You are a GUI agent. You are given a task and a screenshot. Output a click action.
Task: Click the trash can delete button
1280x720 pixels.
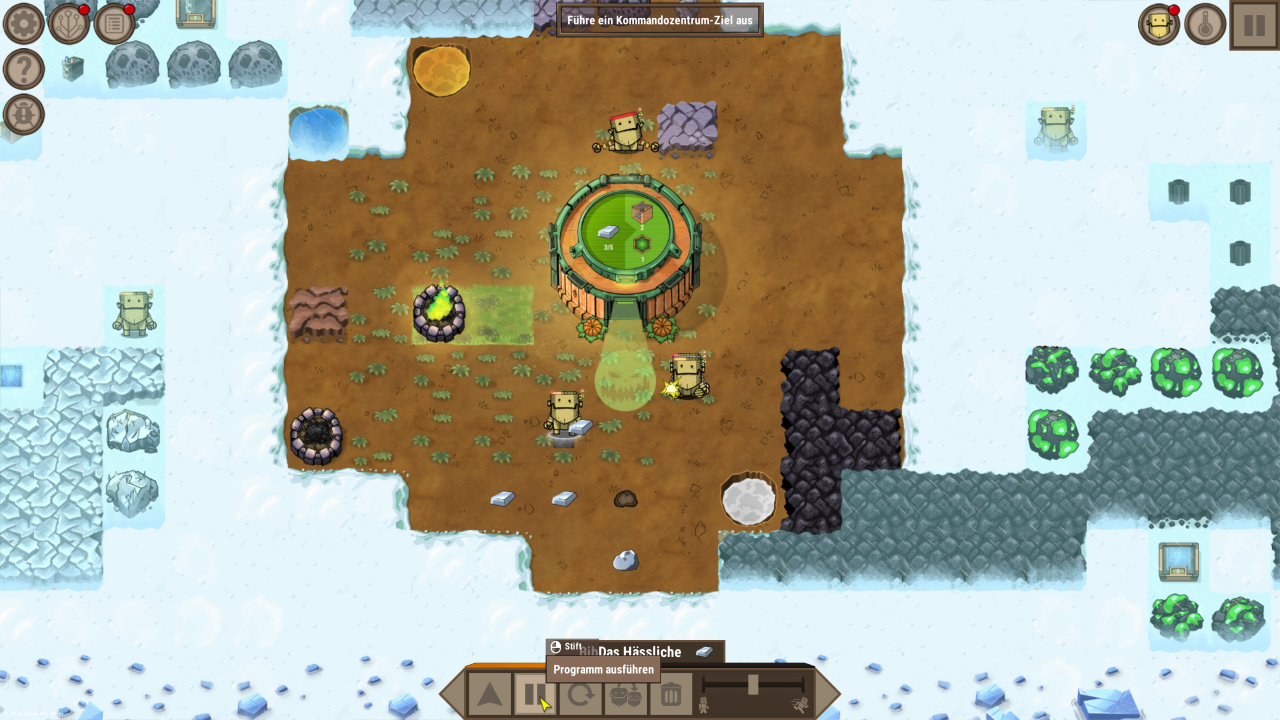click(672, 694)
